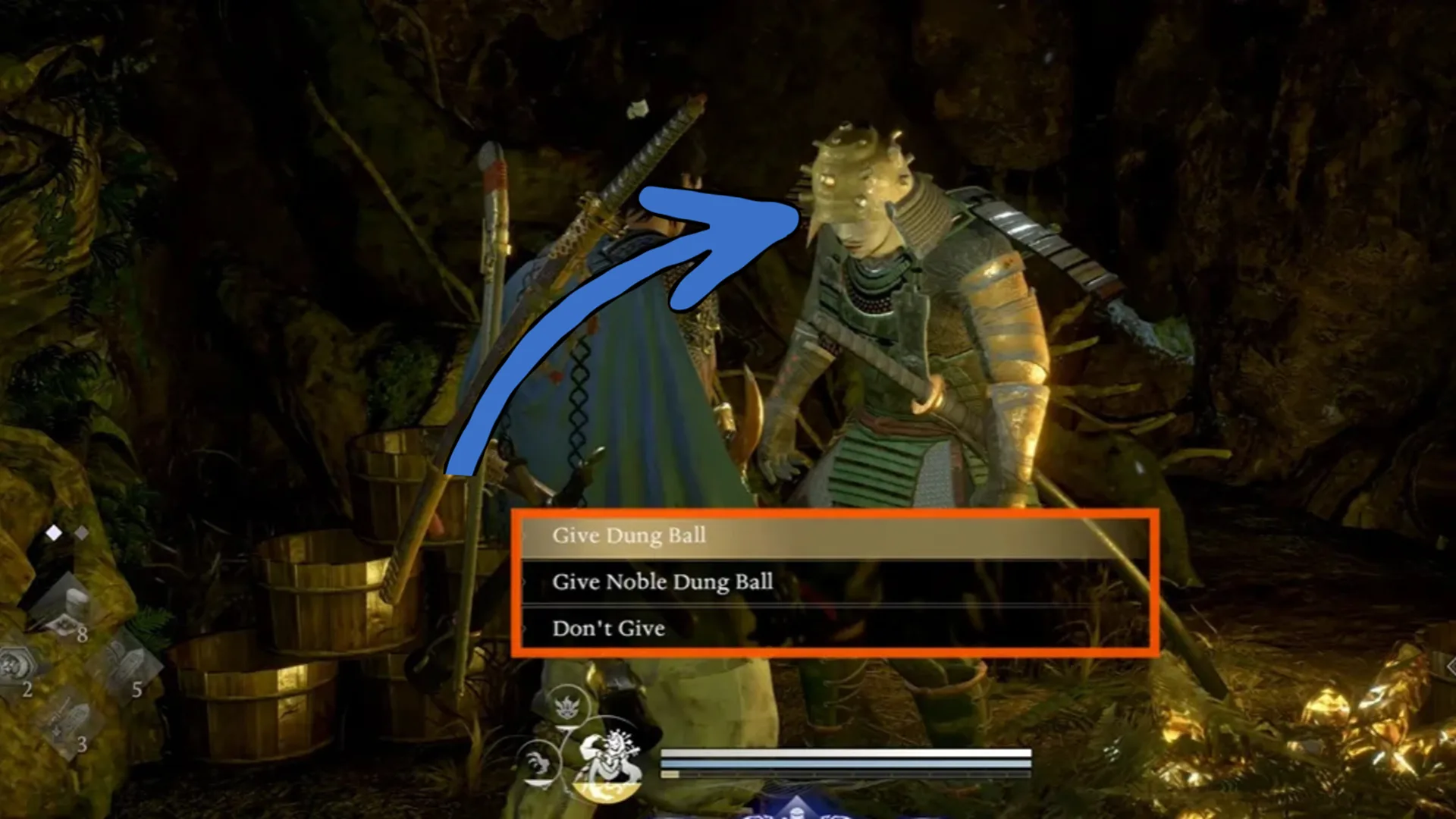This screenshot has height=819, width=1456.
Task: Expand the chevron beside Give Dung Ball
Action: (523, 535)
